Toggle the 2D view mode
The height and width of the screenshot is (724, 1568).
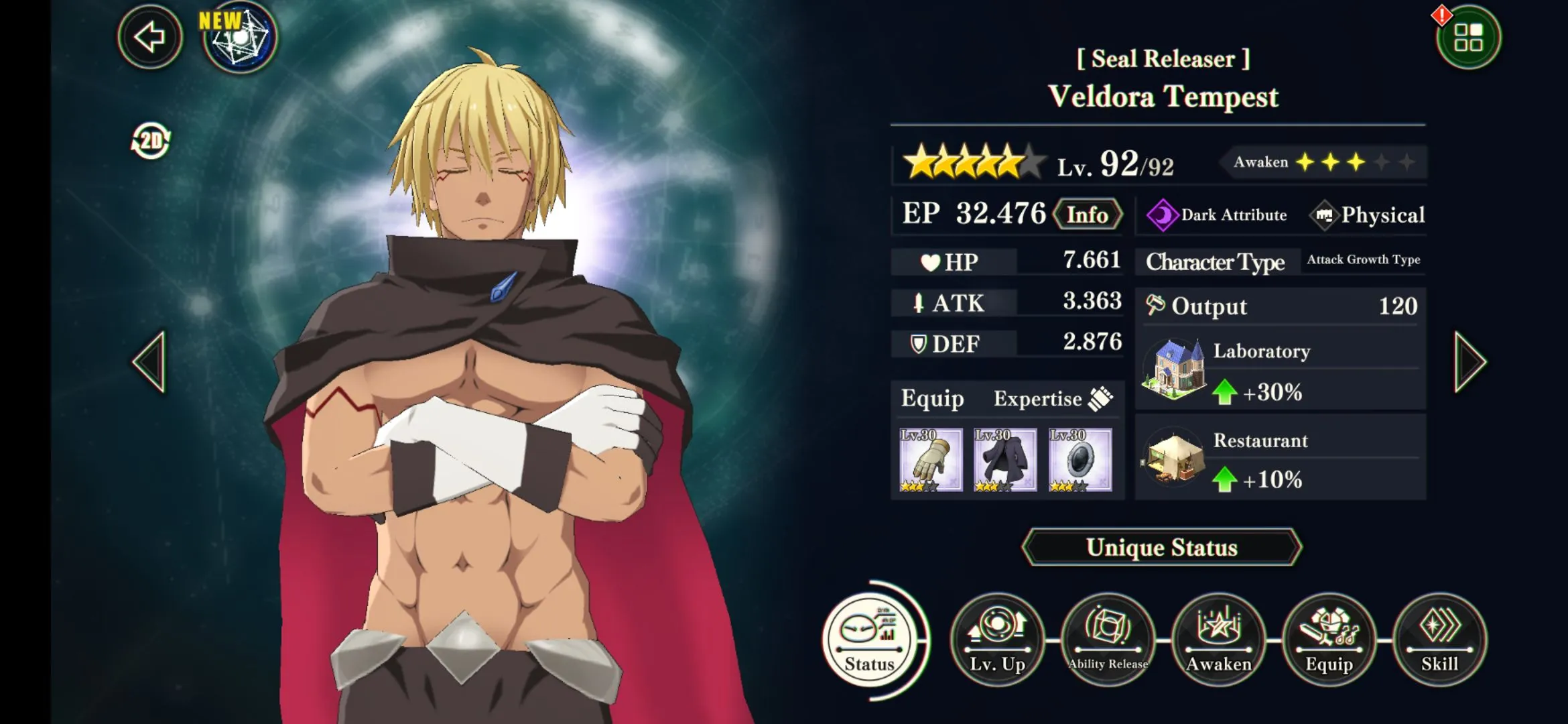pyautogui.click(x=151, y=141)
